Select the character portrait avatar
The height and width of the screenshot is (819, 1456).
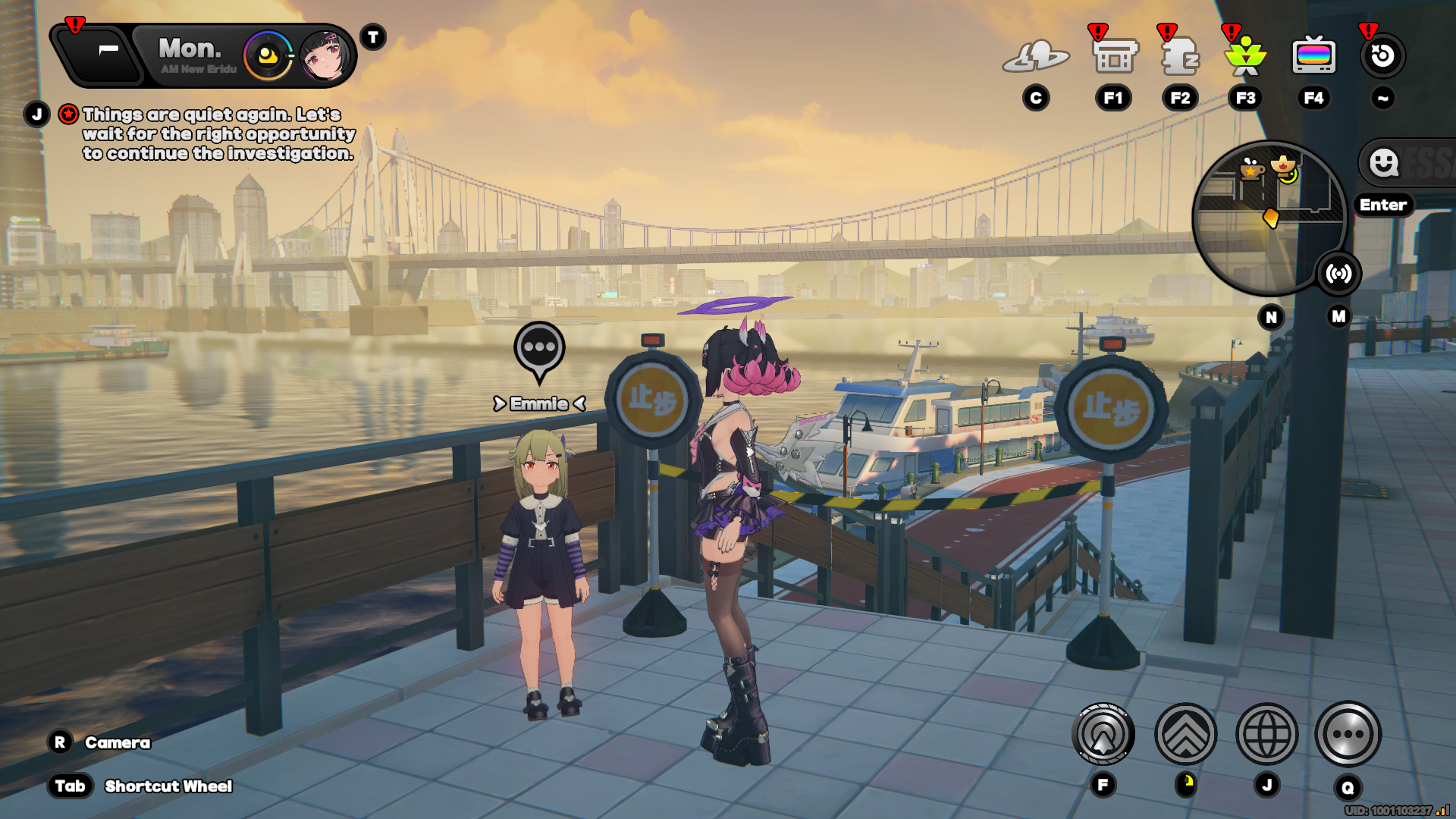pos(326,55)
